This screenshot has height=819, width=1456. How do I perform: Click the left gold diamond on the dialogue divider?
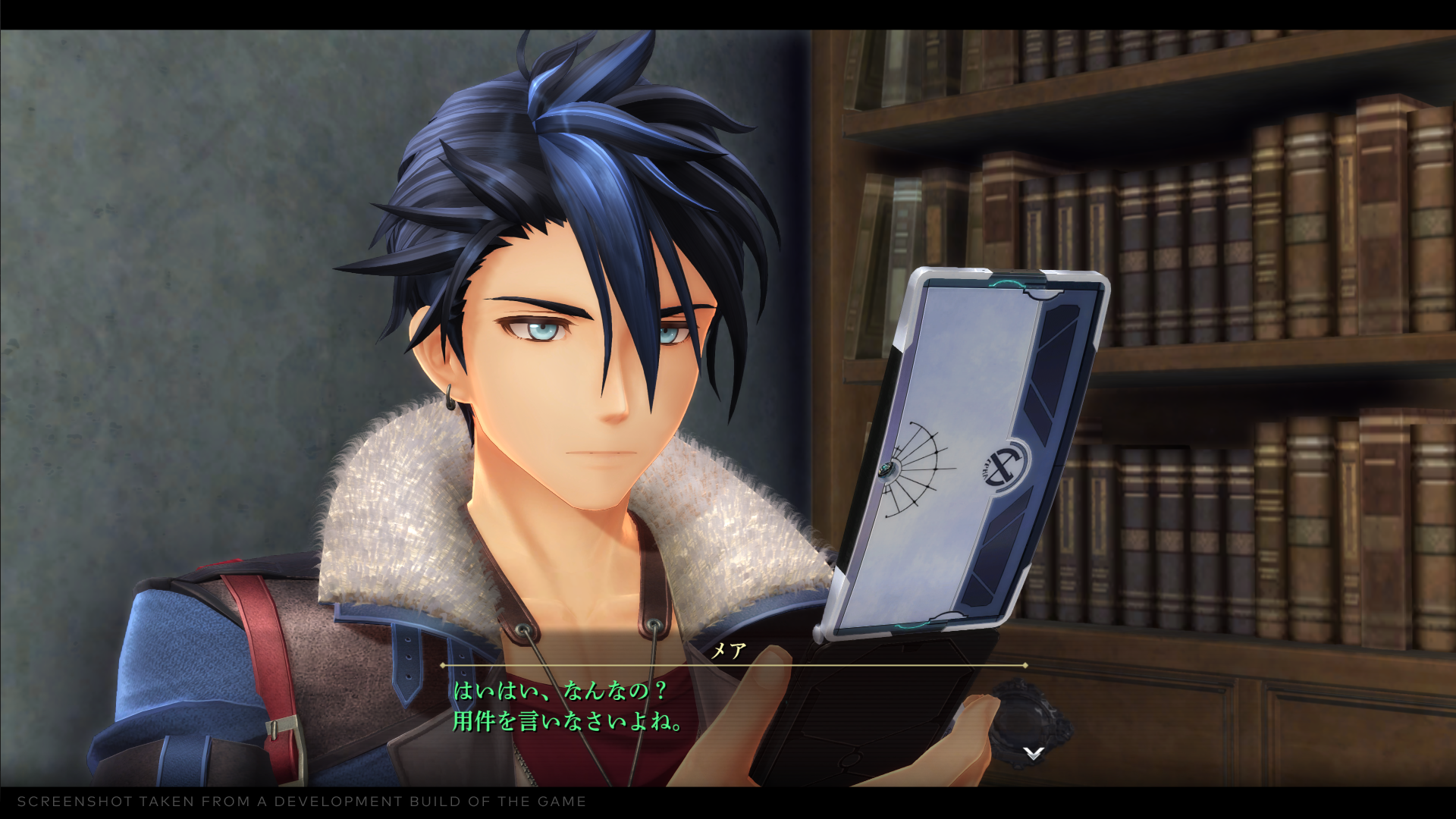(x=441, y=665)
